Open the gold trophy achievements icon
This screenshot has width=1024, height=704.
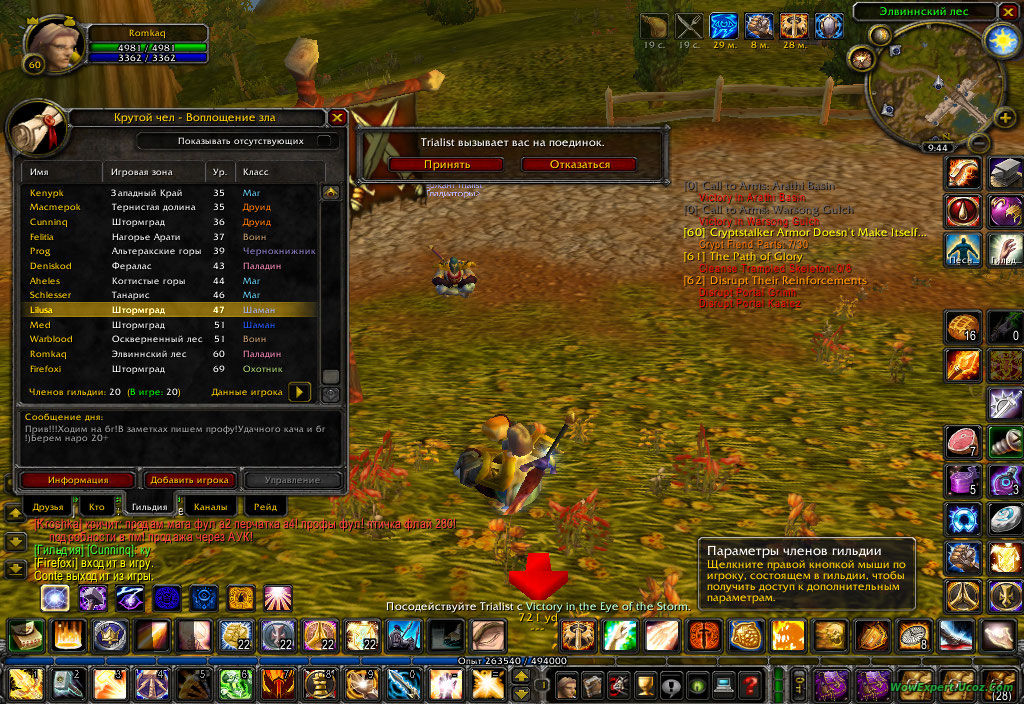643,685
